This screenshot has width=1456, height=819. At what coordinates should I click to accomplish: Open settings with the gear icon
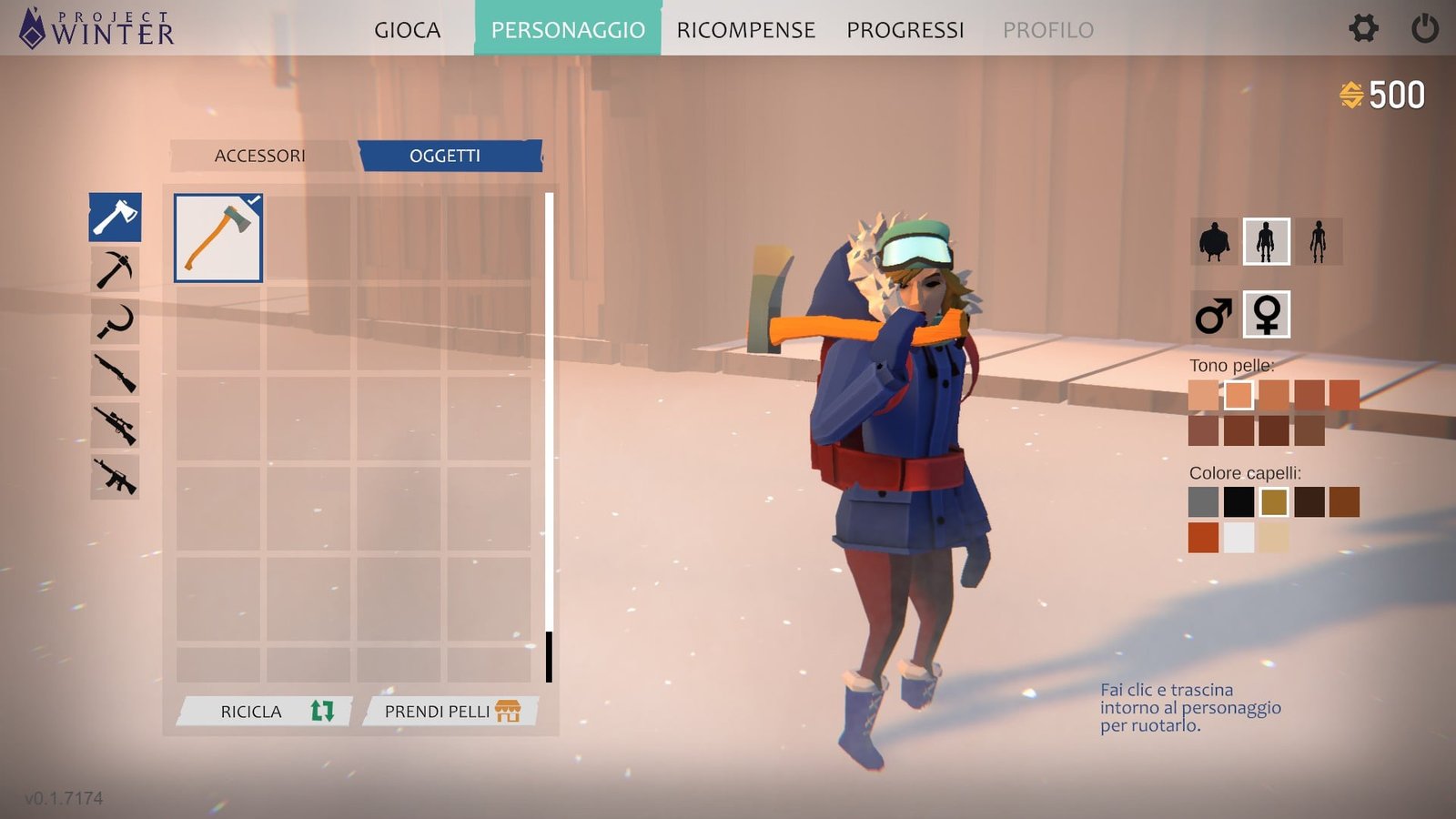click(1362, 28)
